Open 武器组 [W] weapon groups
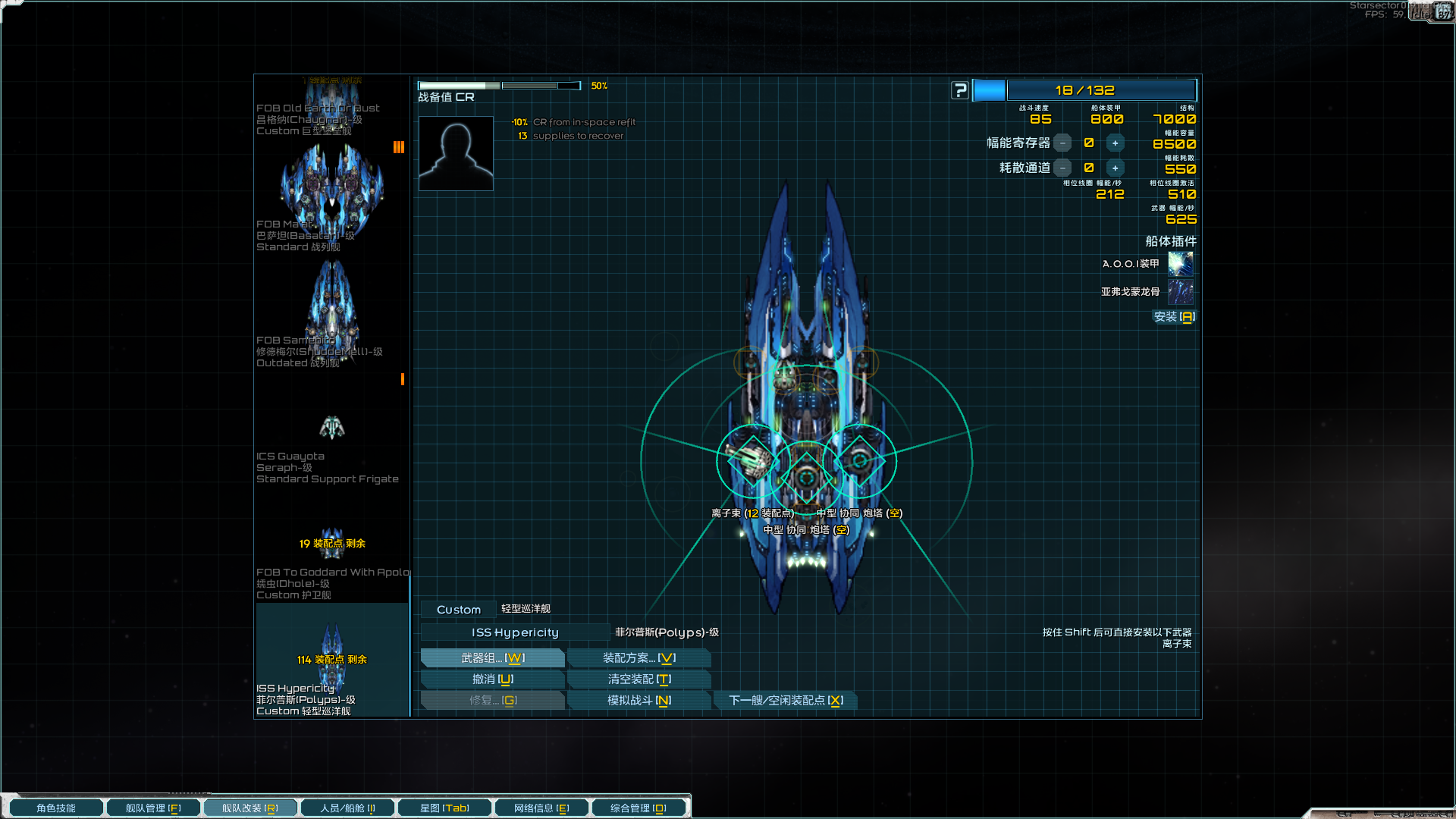This screenshot has height=819, width=1456. [492, 657]
